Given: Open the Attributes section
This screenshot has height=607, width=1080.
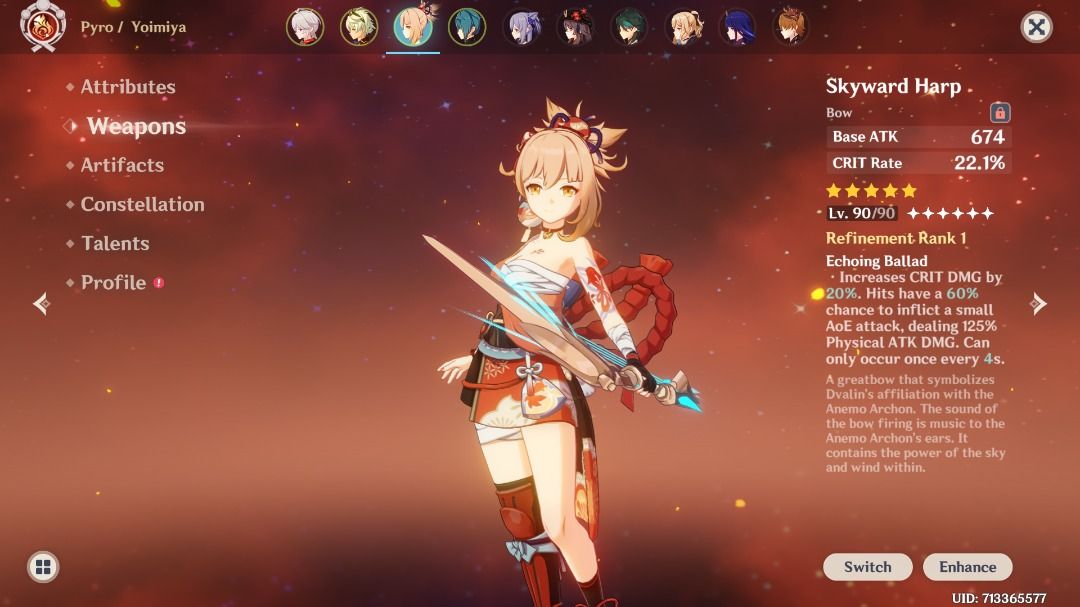Looking at the screenshot, I should coord(127,87).
